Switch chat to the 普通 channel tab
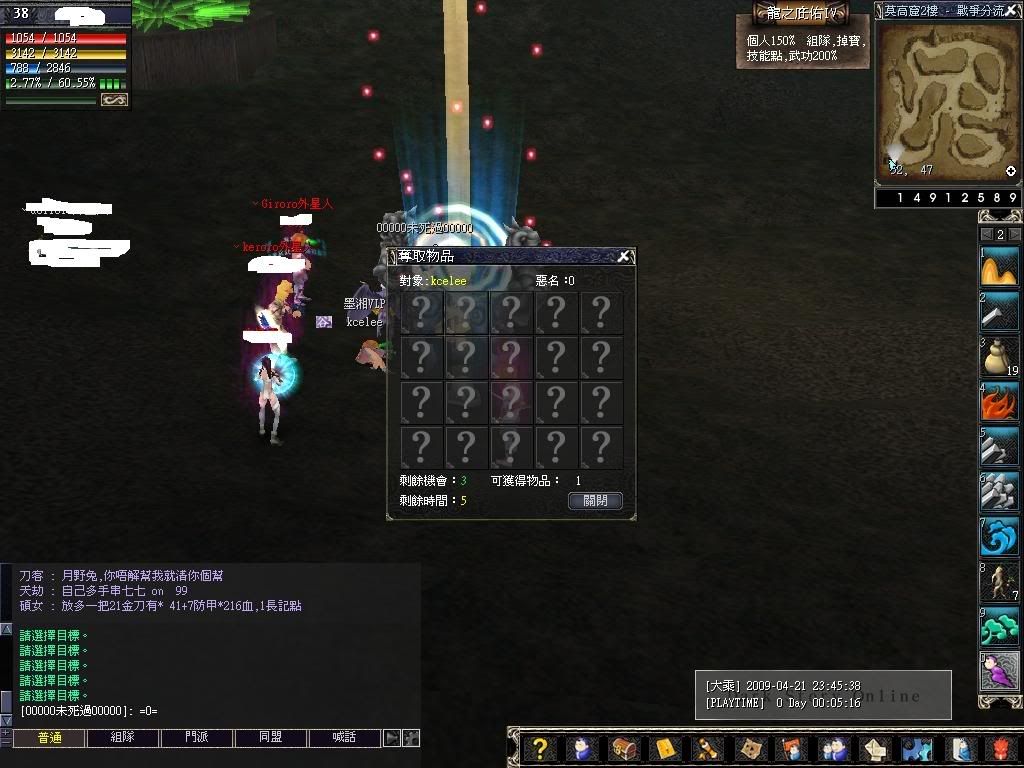 pos(49,738)
